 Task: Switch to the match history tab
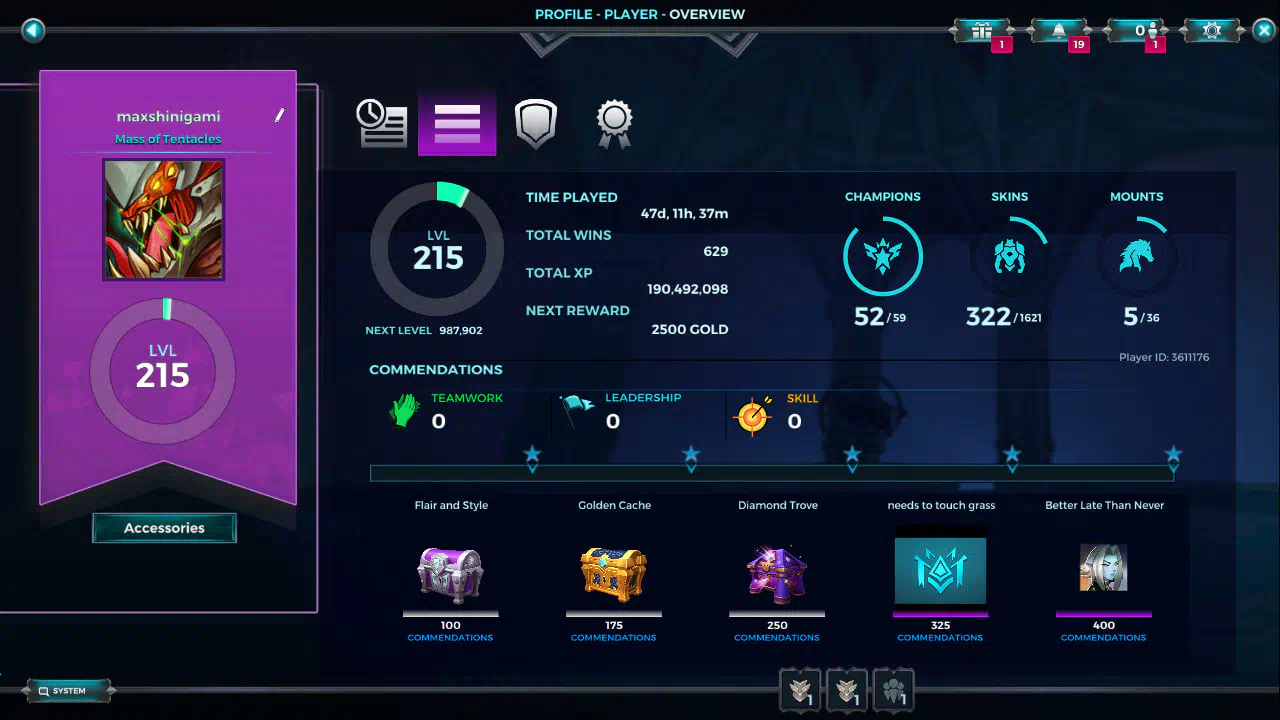[x=381, y=123]
